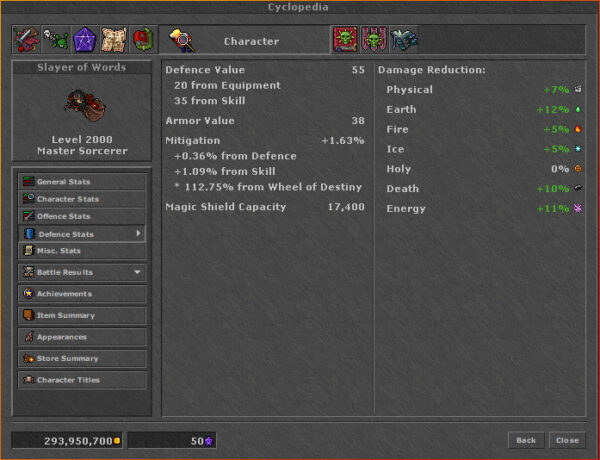Click the Back button

point(526,440)
